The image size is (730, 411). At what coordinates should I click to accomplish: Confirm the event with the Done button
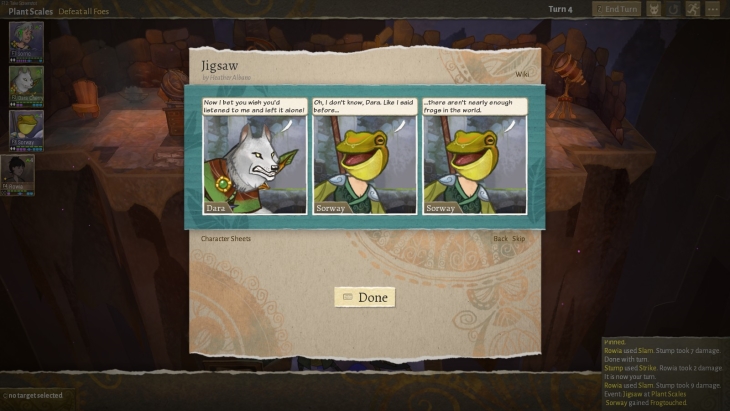(365, 297)
